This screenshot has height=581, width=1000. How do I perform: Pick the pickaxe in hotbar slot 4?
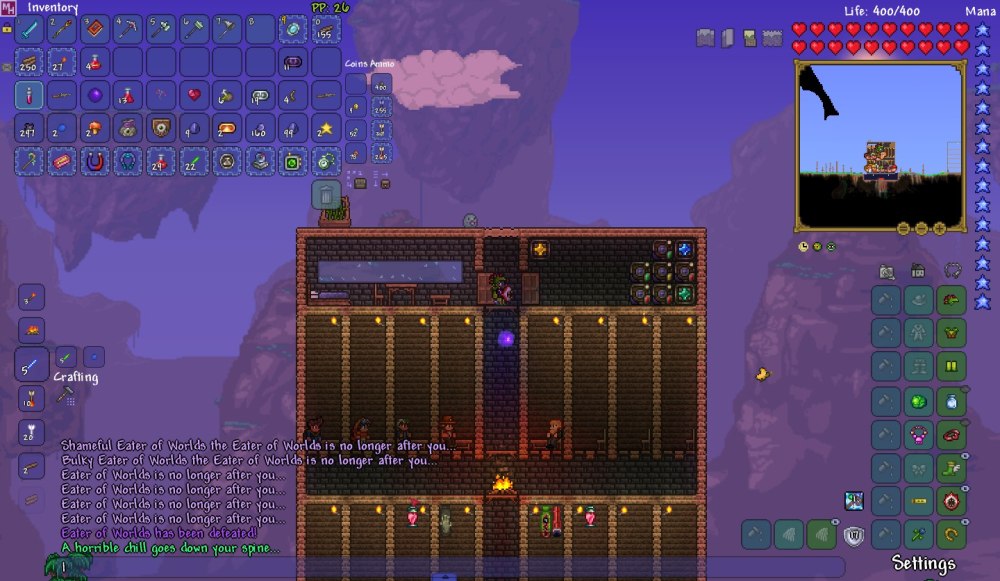128,29
